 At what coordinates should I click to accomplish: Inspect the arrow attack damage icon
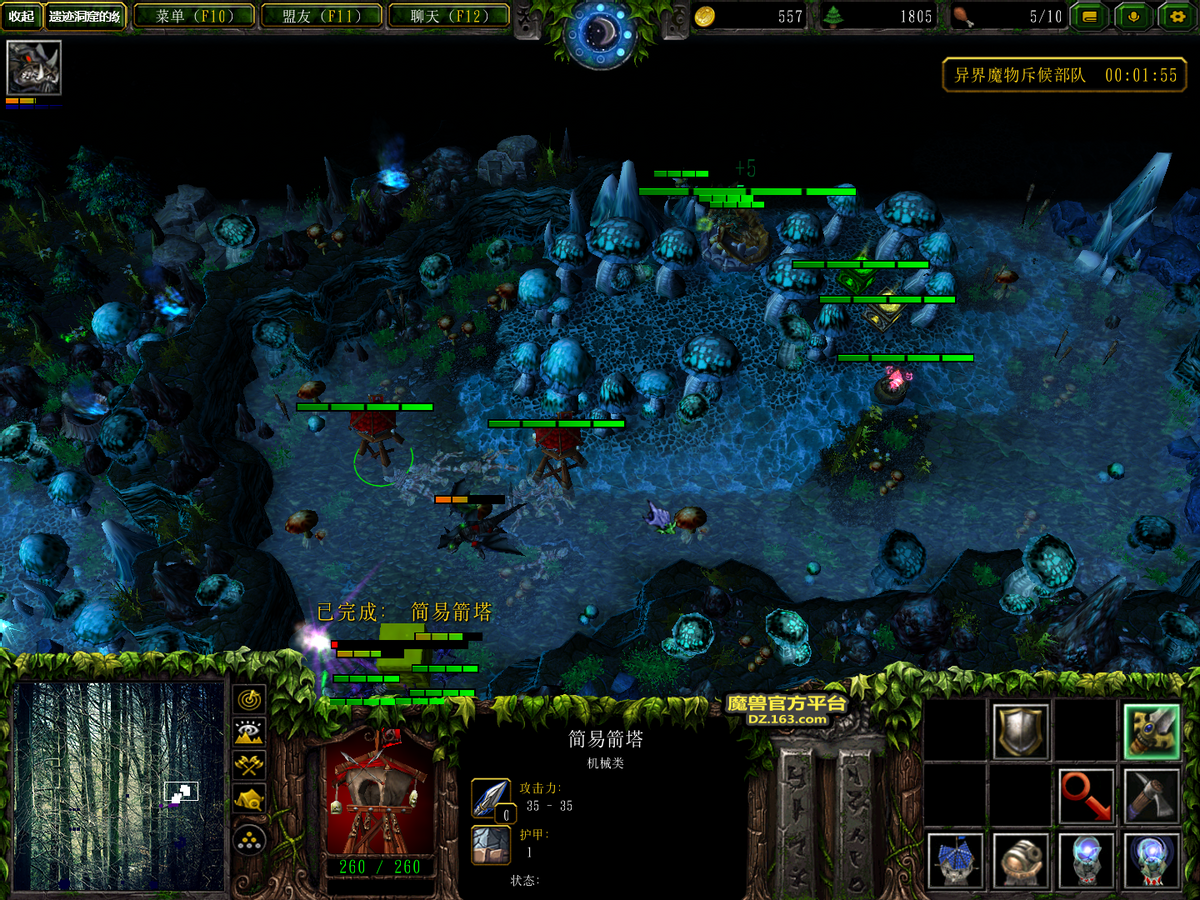tap(491, 798)
